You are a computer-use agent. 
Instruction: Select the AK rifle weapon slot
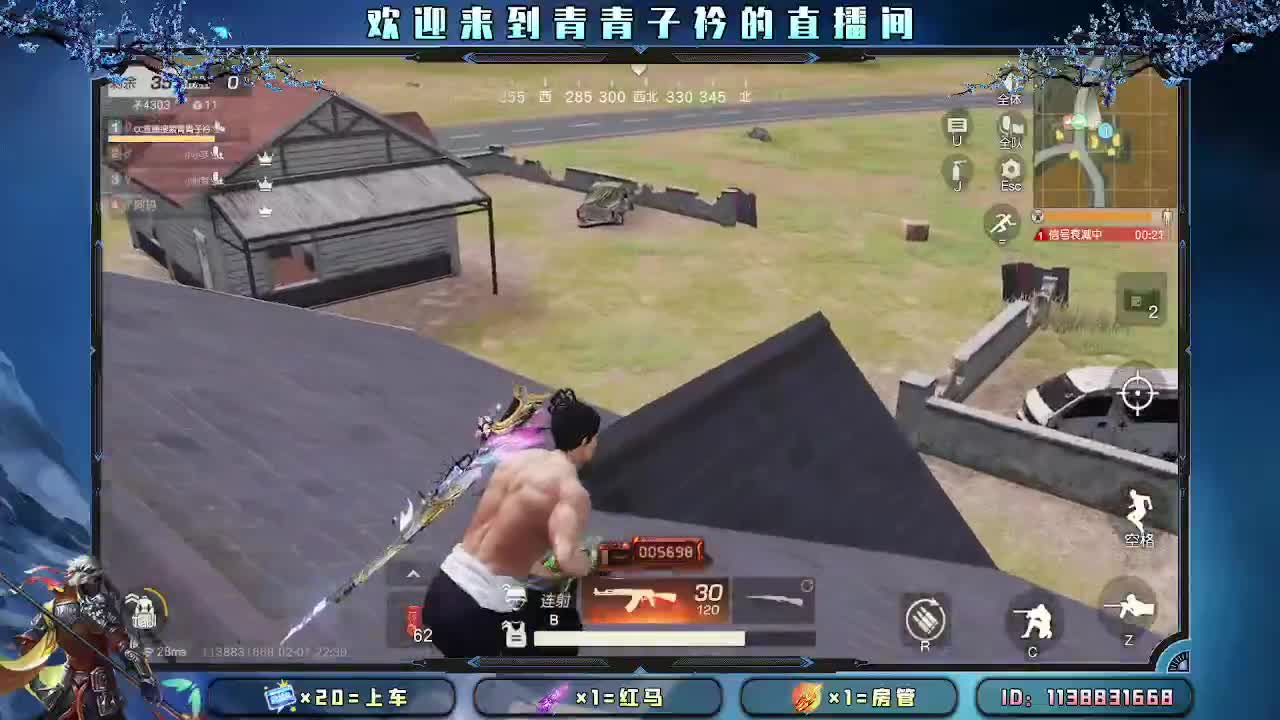(651, 600)
